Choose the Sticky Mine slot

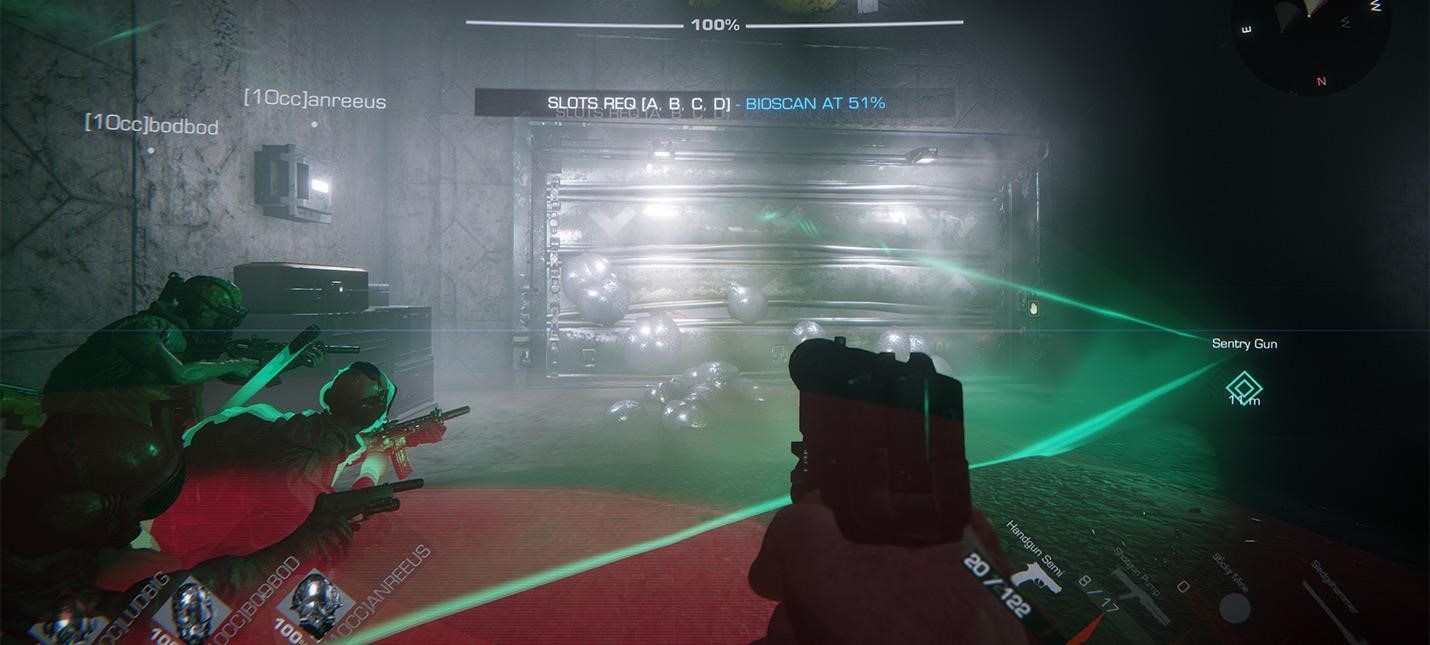1234,606
